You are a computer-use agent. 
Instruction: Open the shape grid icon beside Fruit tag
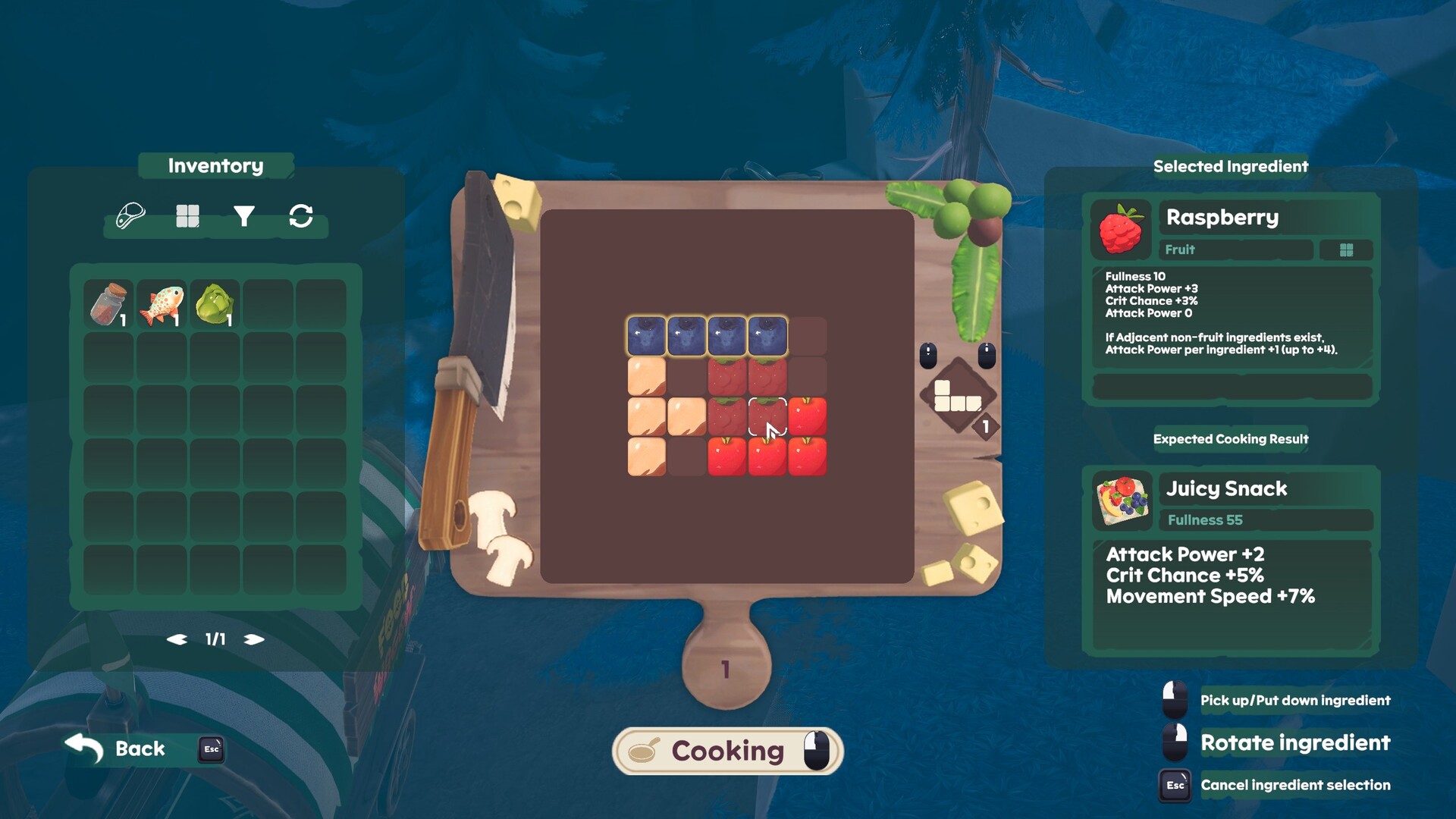(1347, 249)
